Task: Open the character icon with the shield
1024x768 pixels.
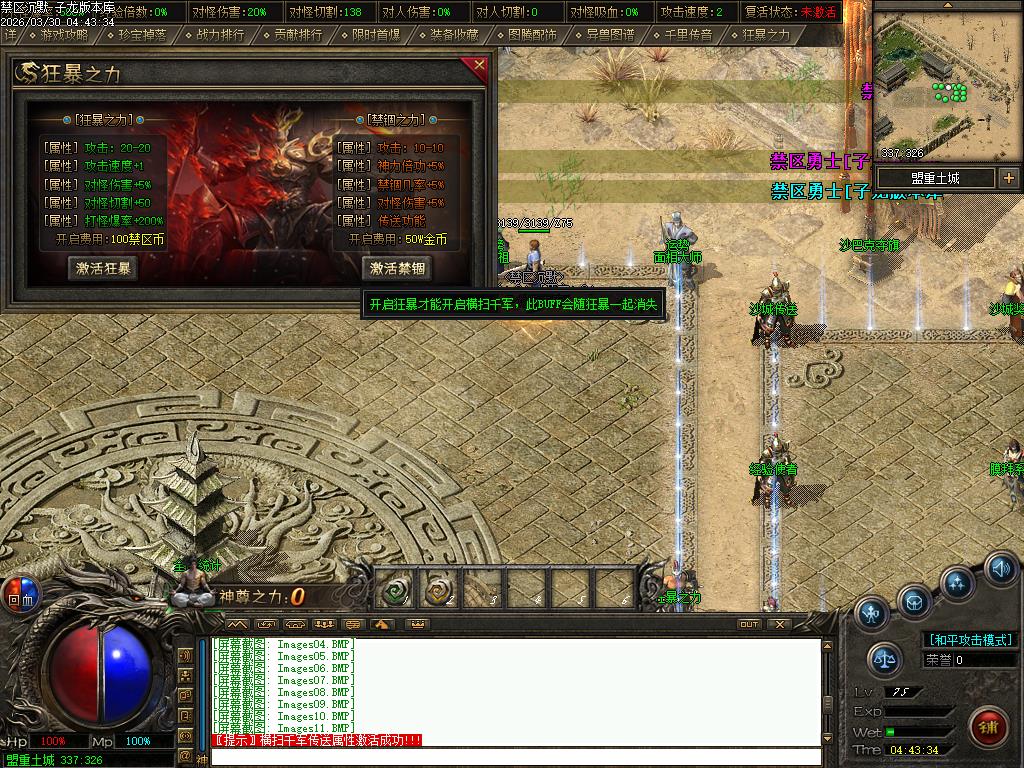Action: [x=872, y=612]
